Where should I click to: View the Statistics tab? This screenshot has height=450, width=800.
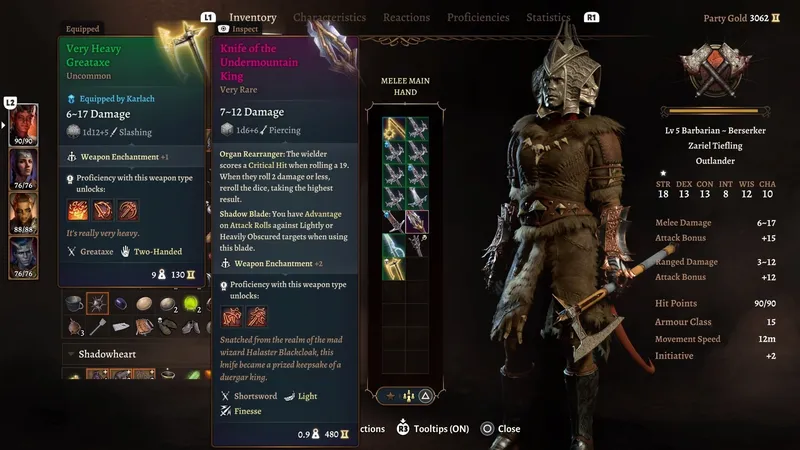click(x=548, y=18)
